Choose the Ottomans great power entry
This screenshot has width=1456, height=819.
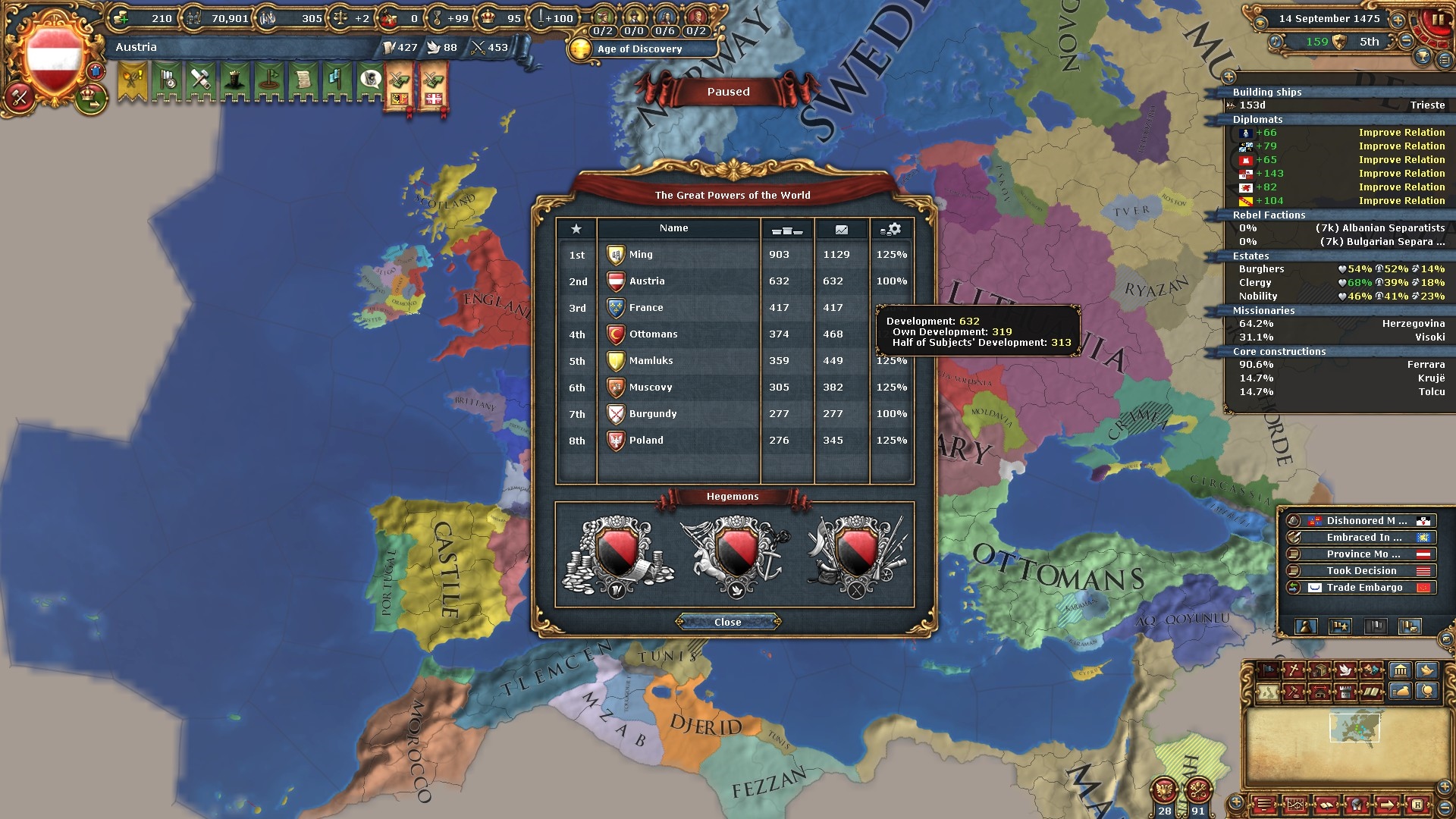(653, 334)
